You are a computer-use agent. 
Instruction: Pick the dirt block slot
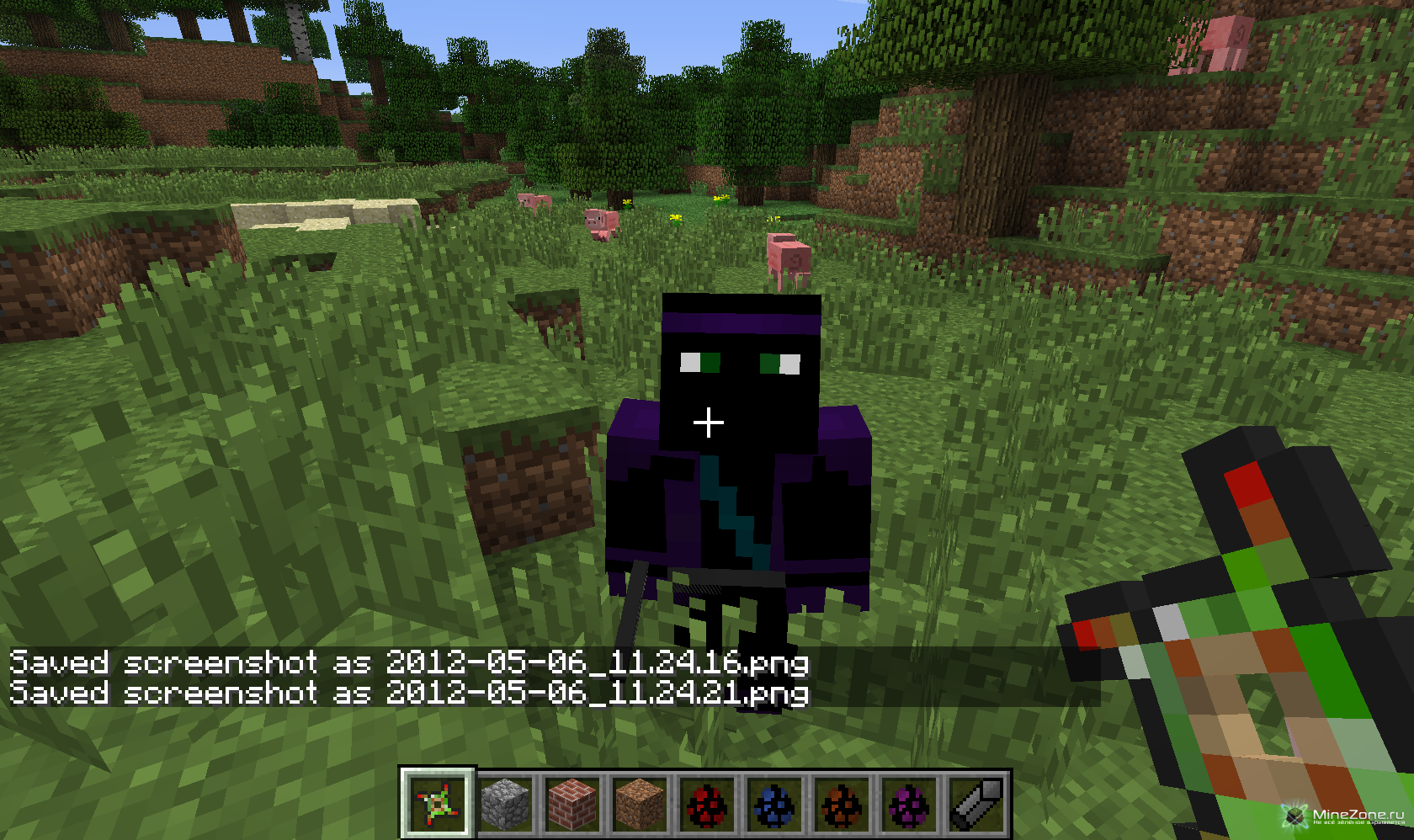tap(640, 803)
